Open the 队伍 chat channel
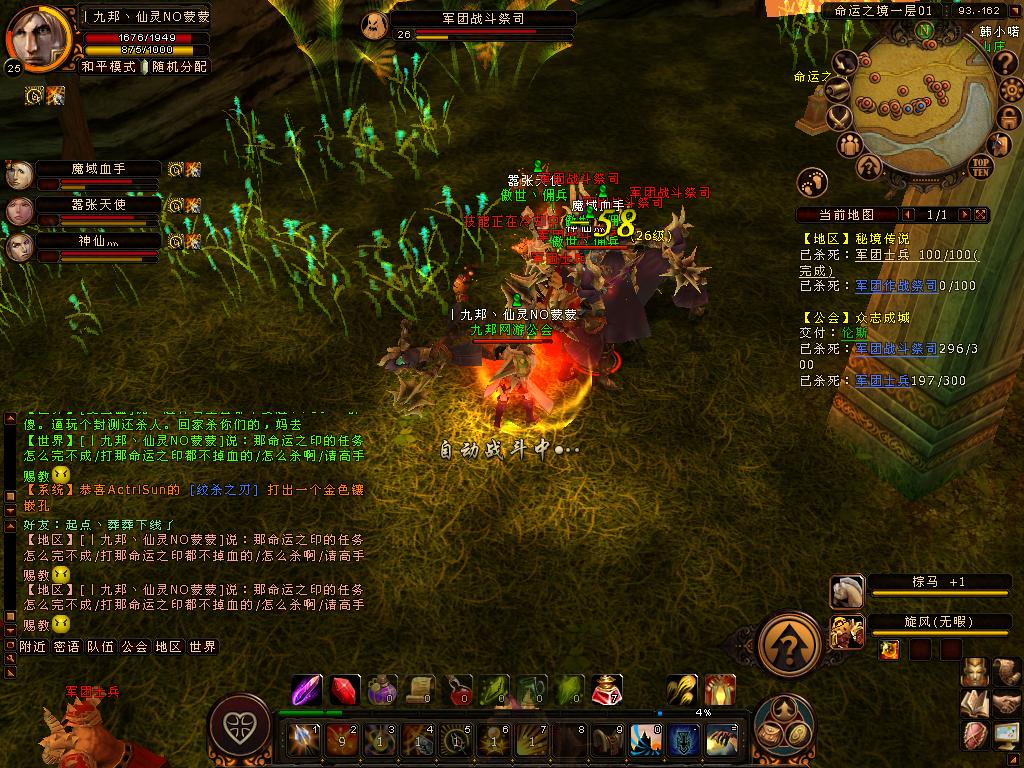The height and width of the screenshot is (768, 1024). click(x=100, y=647)
